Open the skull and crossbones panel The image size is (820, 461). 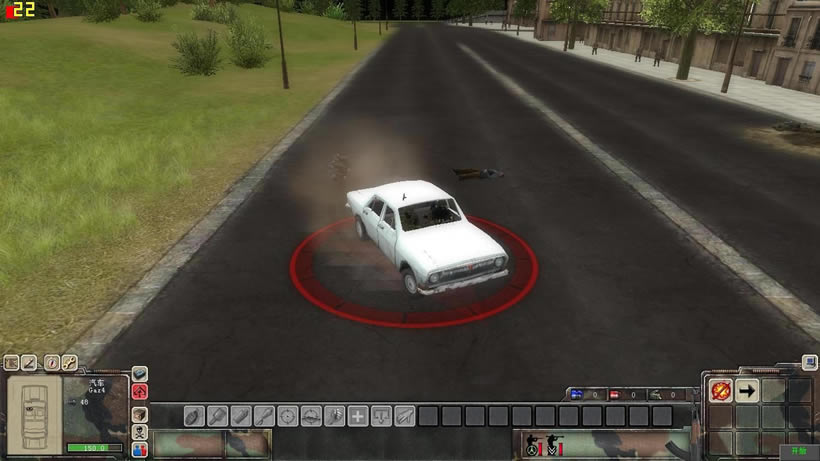140,431
